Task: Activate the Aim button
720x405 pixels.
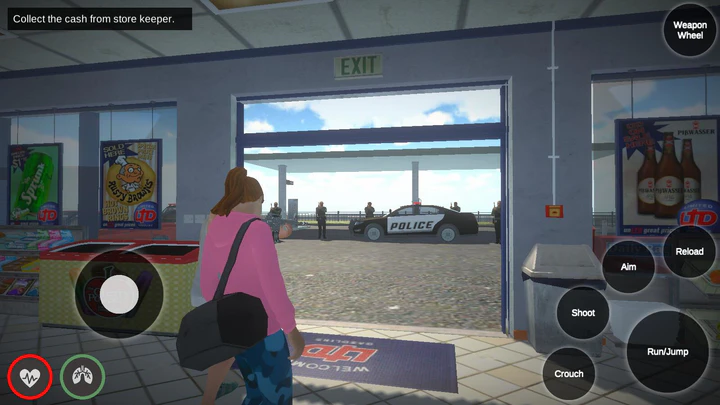Action: [628, 267]
